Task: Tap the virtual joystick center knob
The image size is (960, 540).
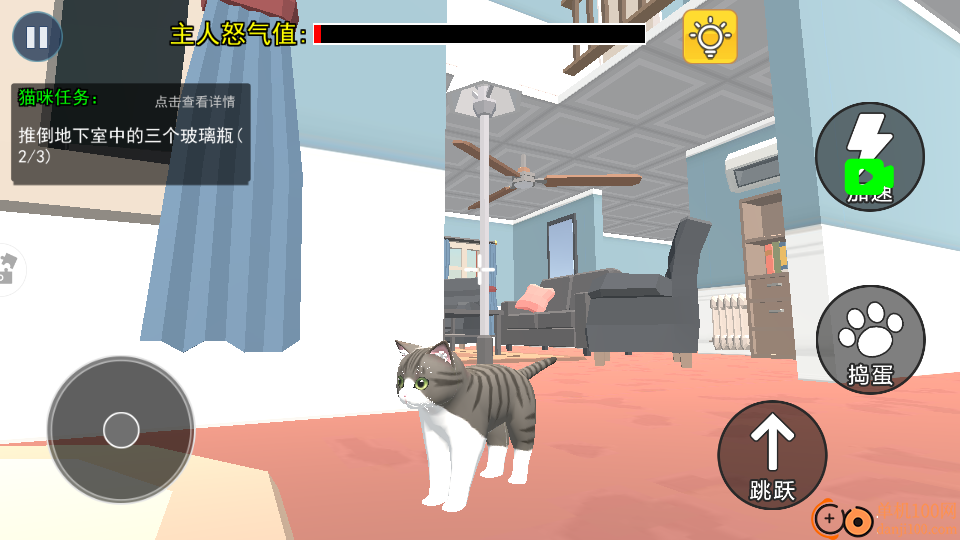Action: click(x=121, y=429)
